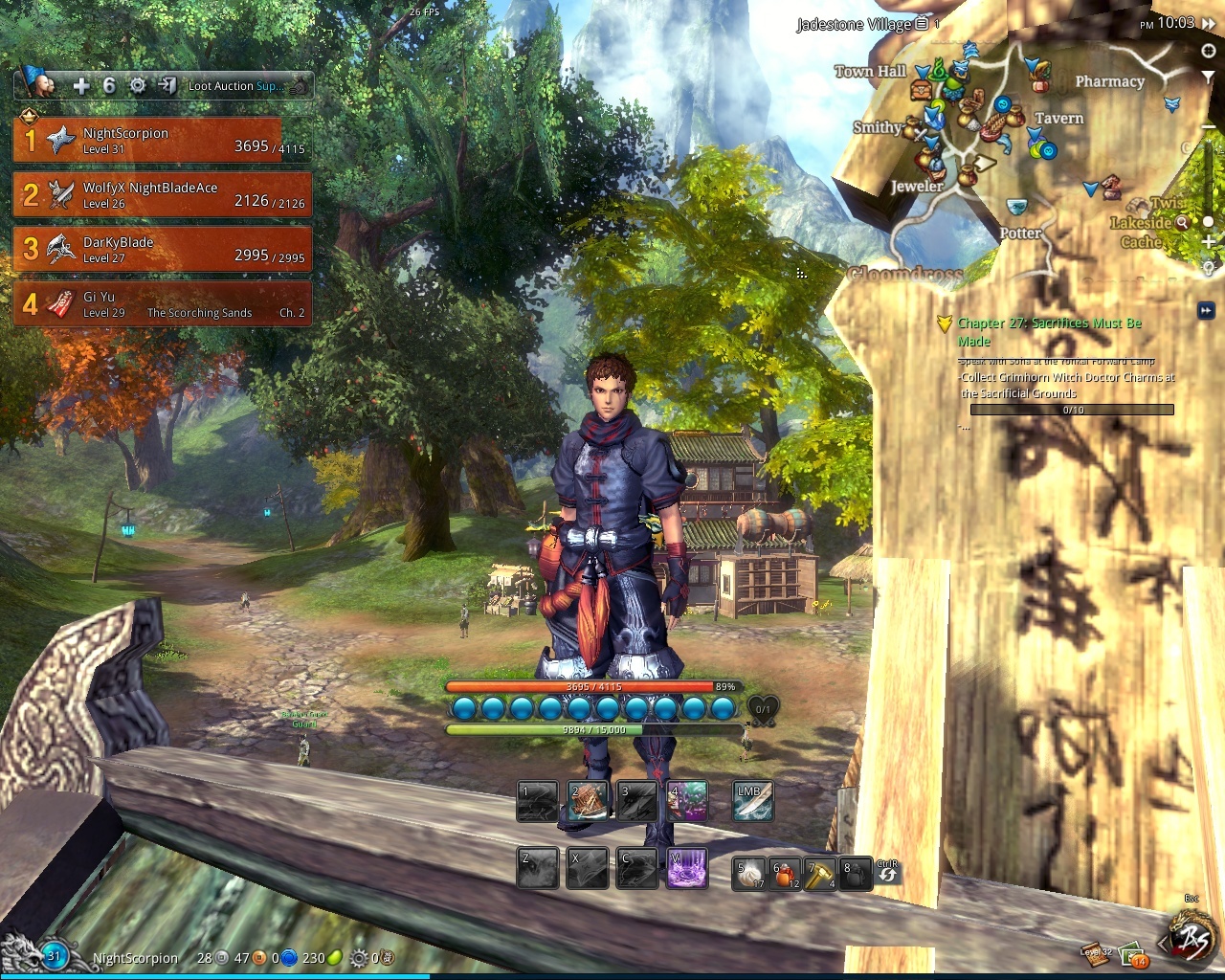Activate the LMB blade slash skill
The height and width of the screenshot is (980, 1225).
click(752, 801)
